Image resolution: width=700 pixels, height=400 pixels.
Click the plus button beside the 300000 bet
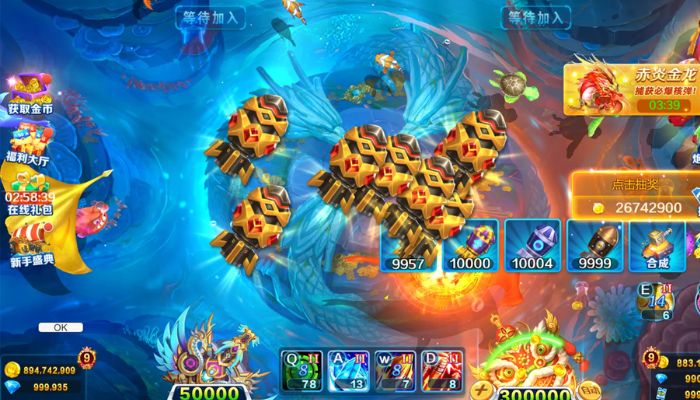click(481, 390)
